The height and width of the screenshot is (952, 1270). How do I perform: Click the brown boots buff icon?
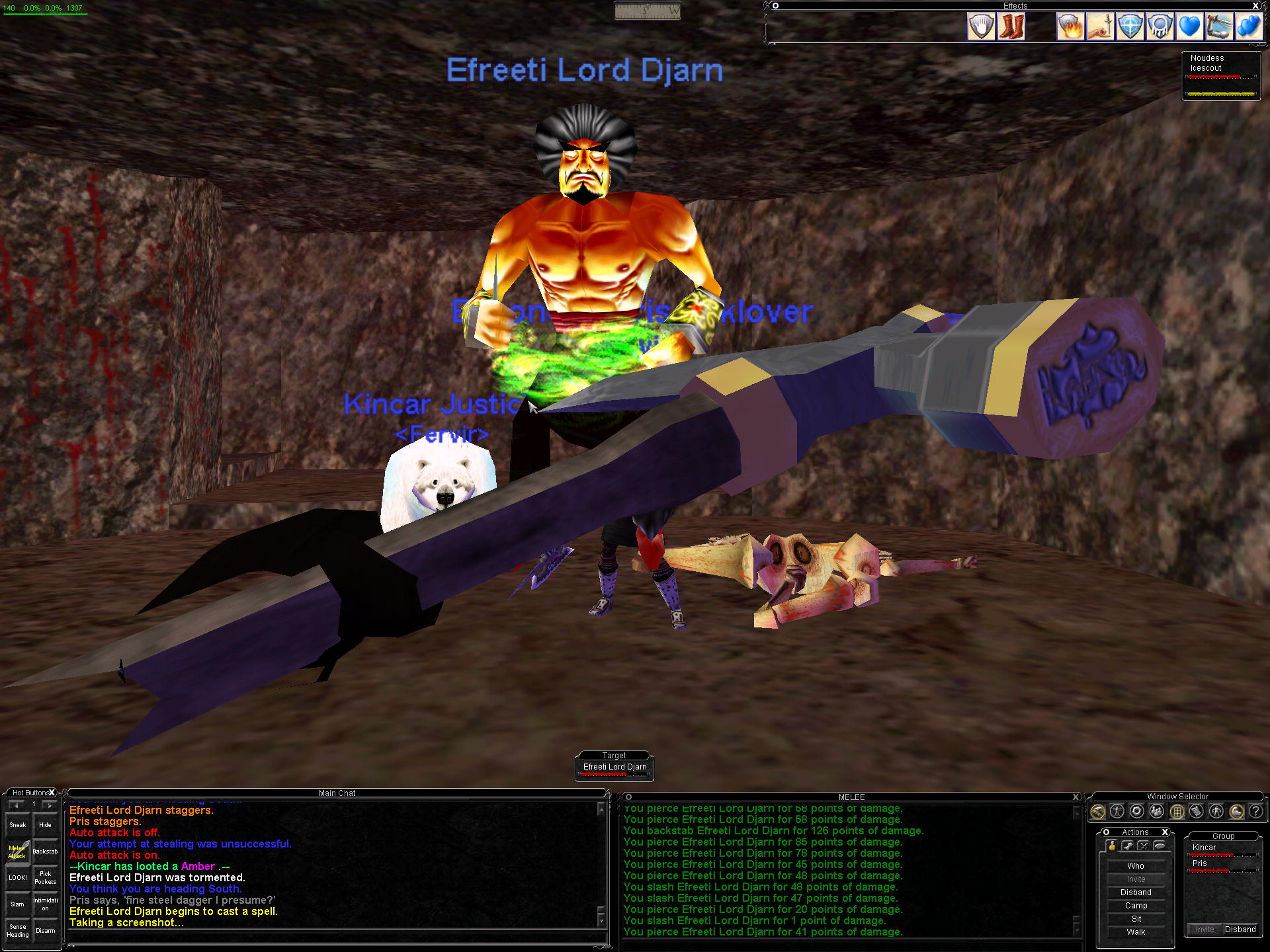click(1011, 27)
